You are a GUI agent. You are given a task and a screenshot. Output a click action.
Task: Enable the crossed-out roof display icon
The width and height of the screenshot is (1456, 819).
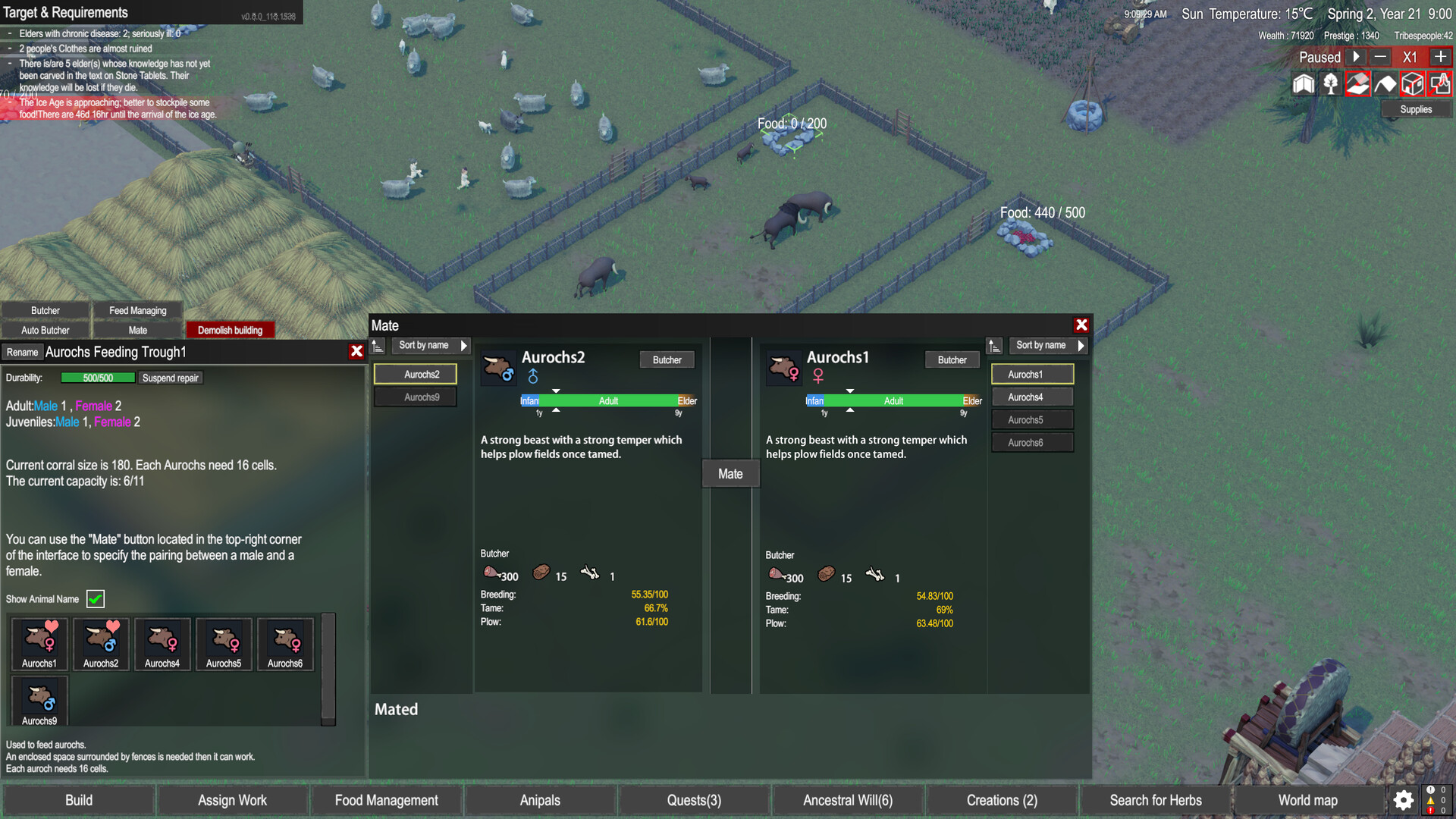[1357, 83]
